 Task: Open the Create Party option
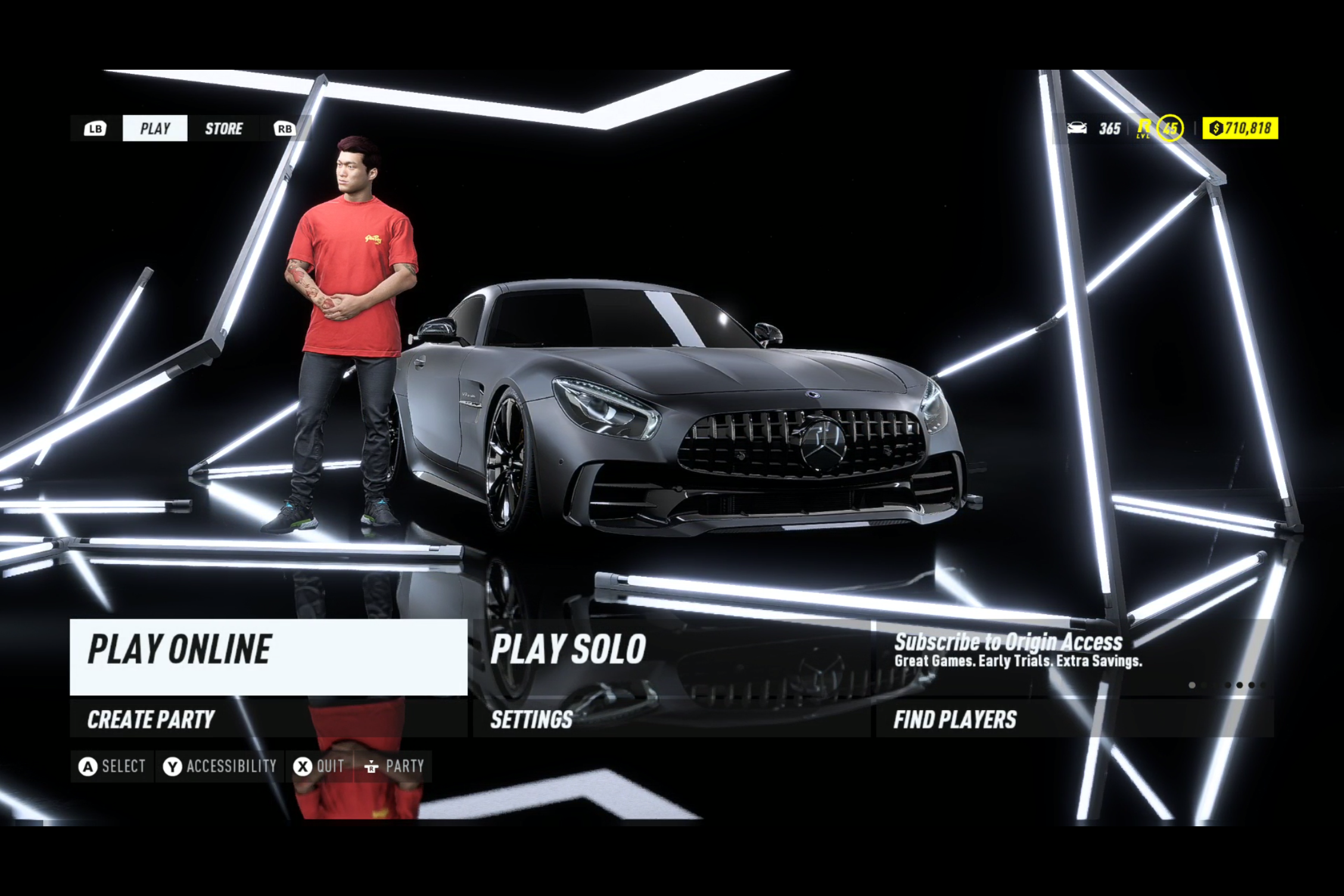click(268, 719)
